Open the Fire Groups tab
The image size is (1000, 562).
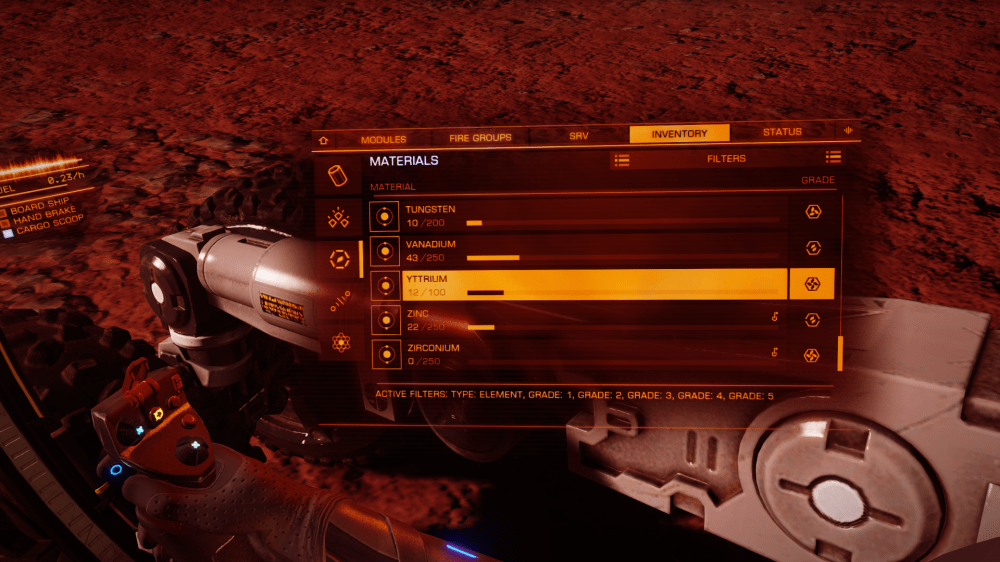[480, 137]
